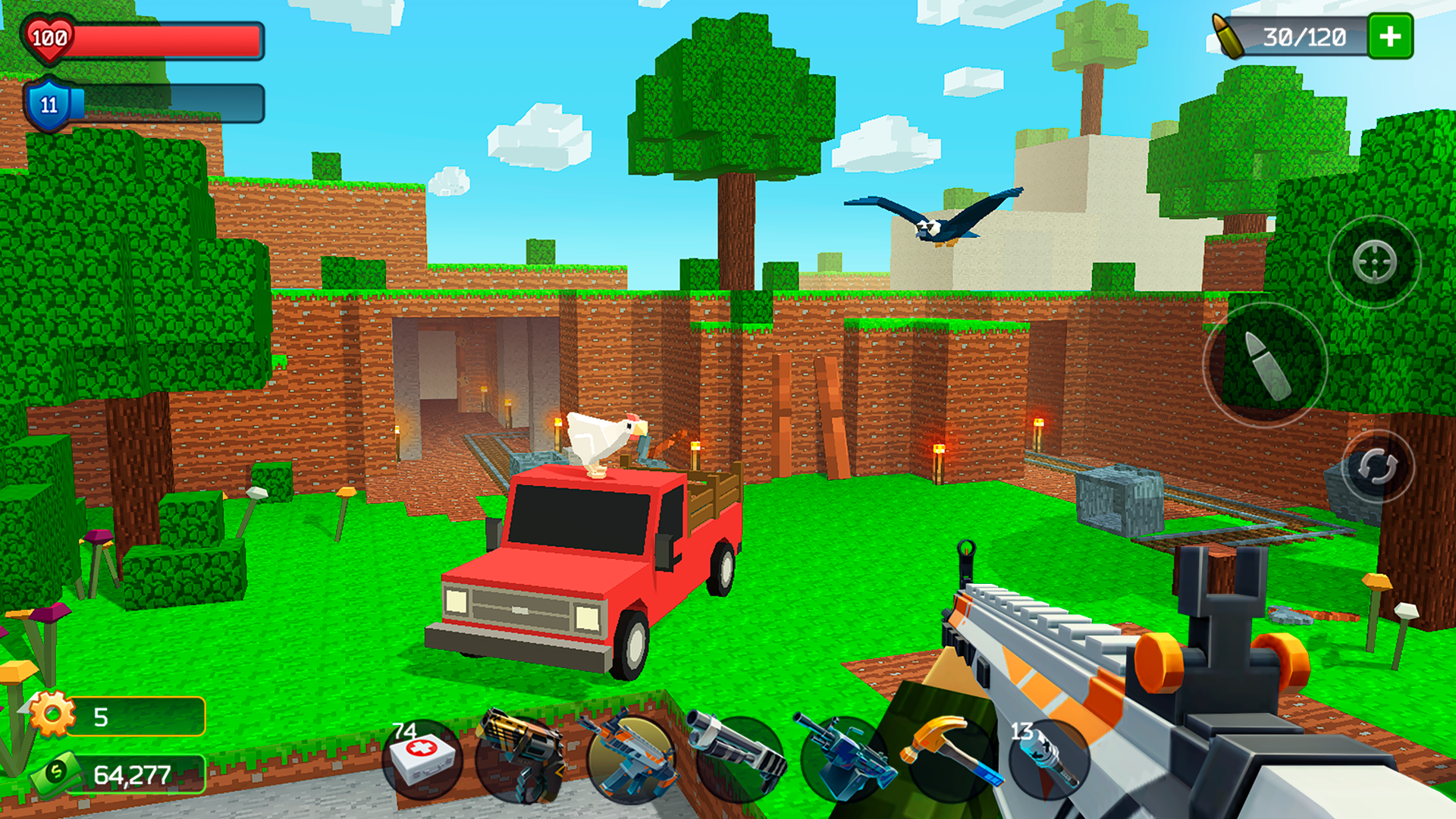
Task: Equip the orange assault rifle
Action: pyautogui.click(x=629, y=758)
